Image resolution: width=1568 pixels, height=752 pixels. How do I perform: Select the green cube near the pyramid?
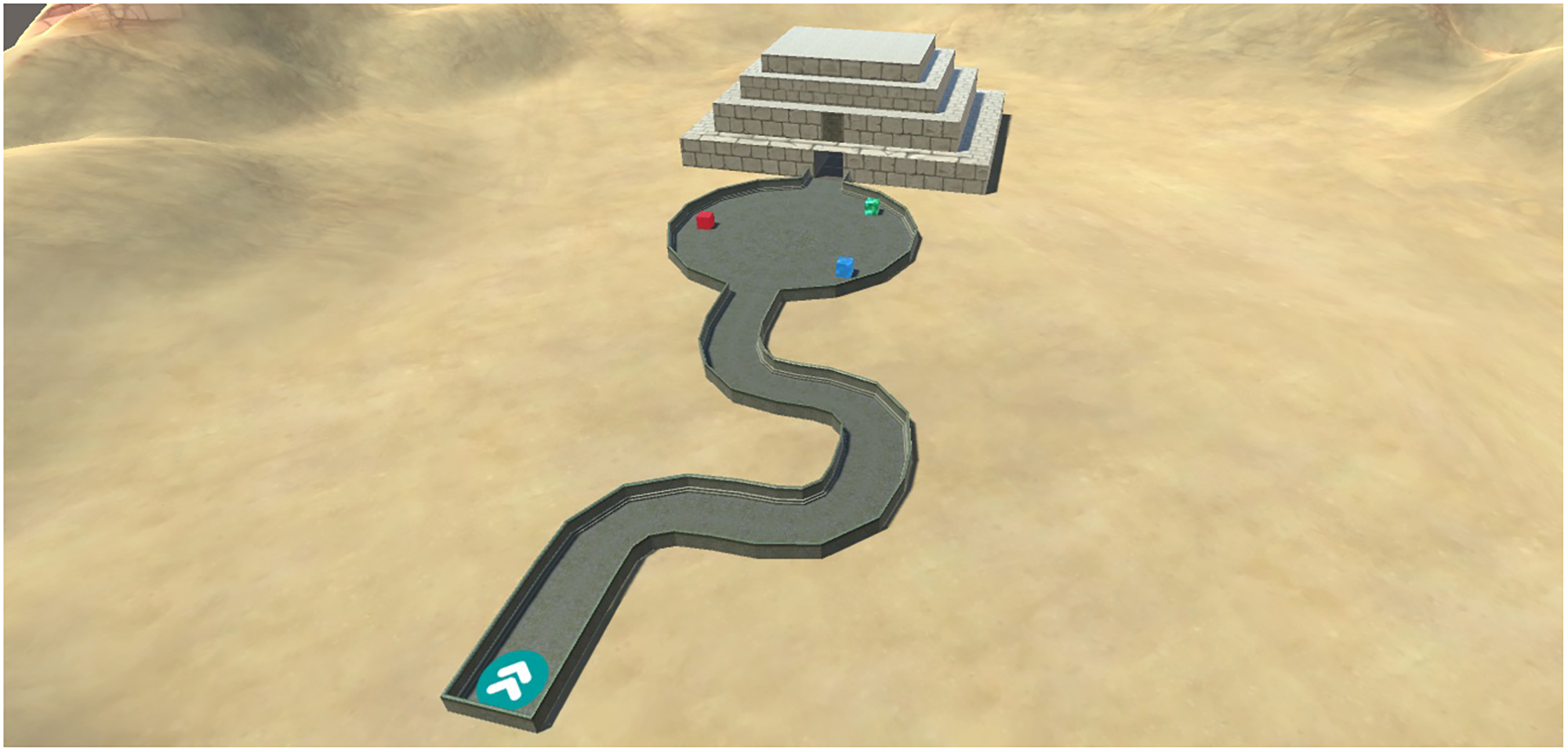pos(870,205)
